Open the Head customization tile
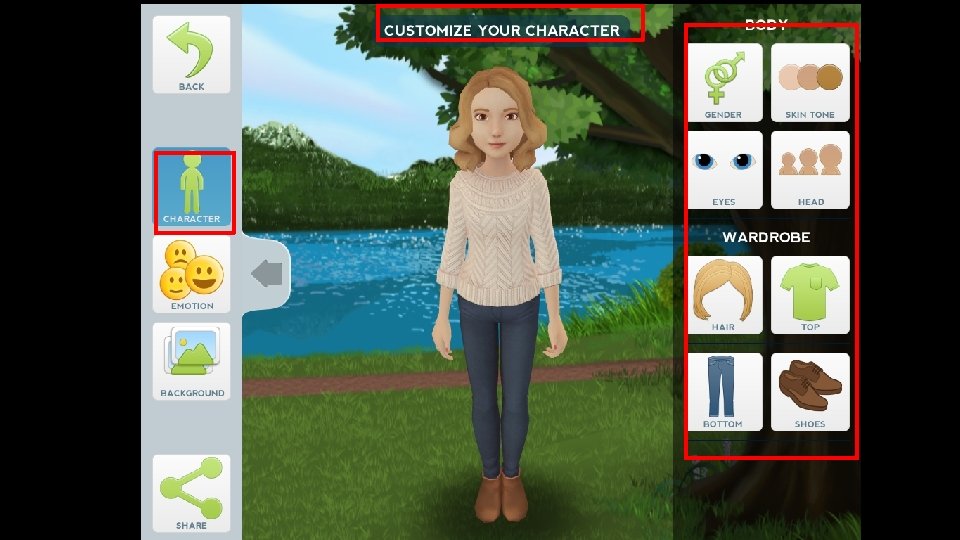Image resolution: width=960 pixels, height=540 pixels. click(x=810, y=169)
